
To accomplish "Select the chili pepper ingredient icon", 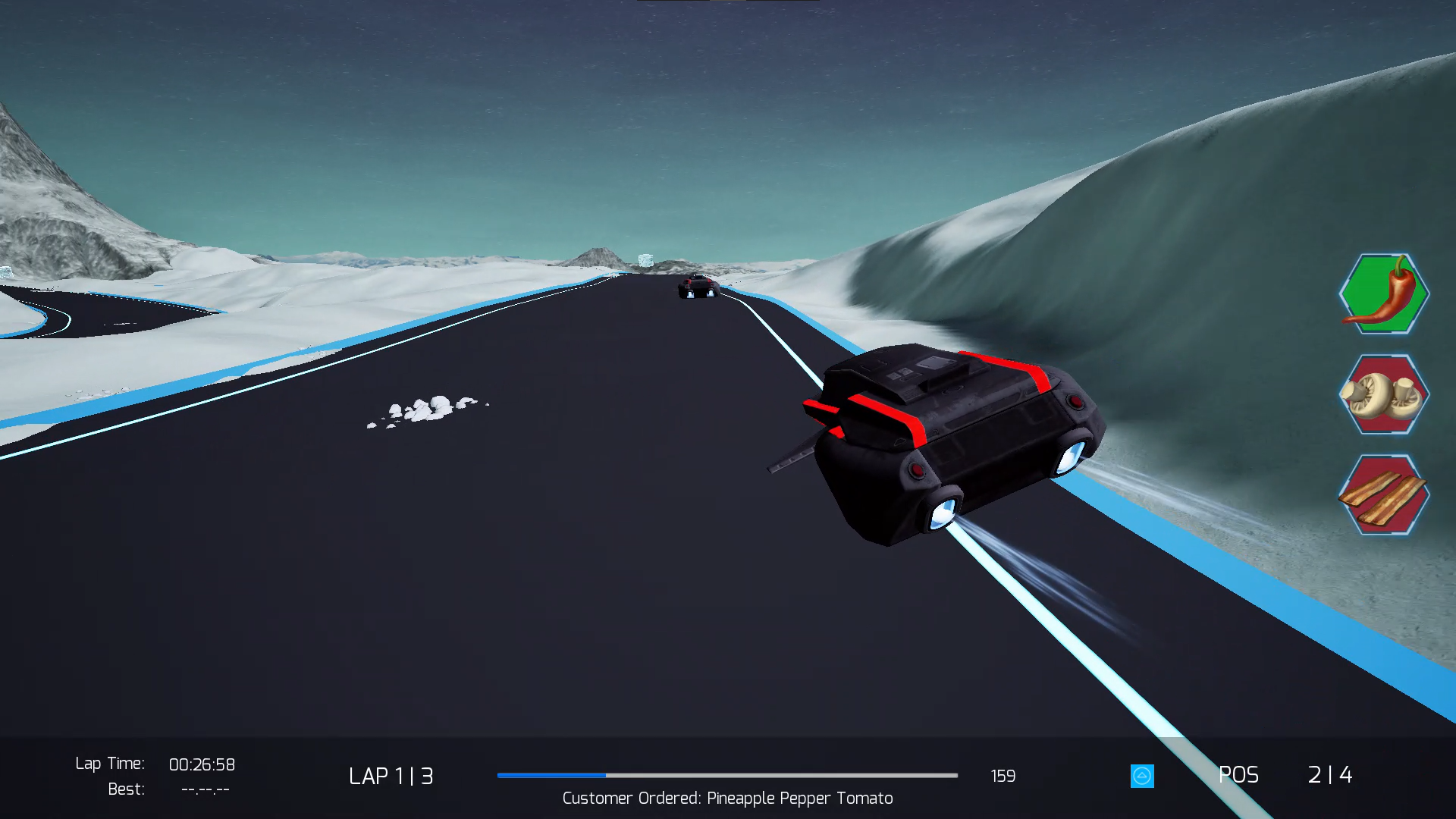I will [1384, 294].
